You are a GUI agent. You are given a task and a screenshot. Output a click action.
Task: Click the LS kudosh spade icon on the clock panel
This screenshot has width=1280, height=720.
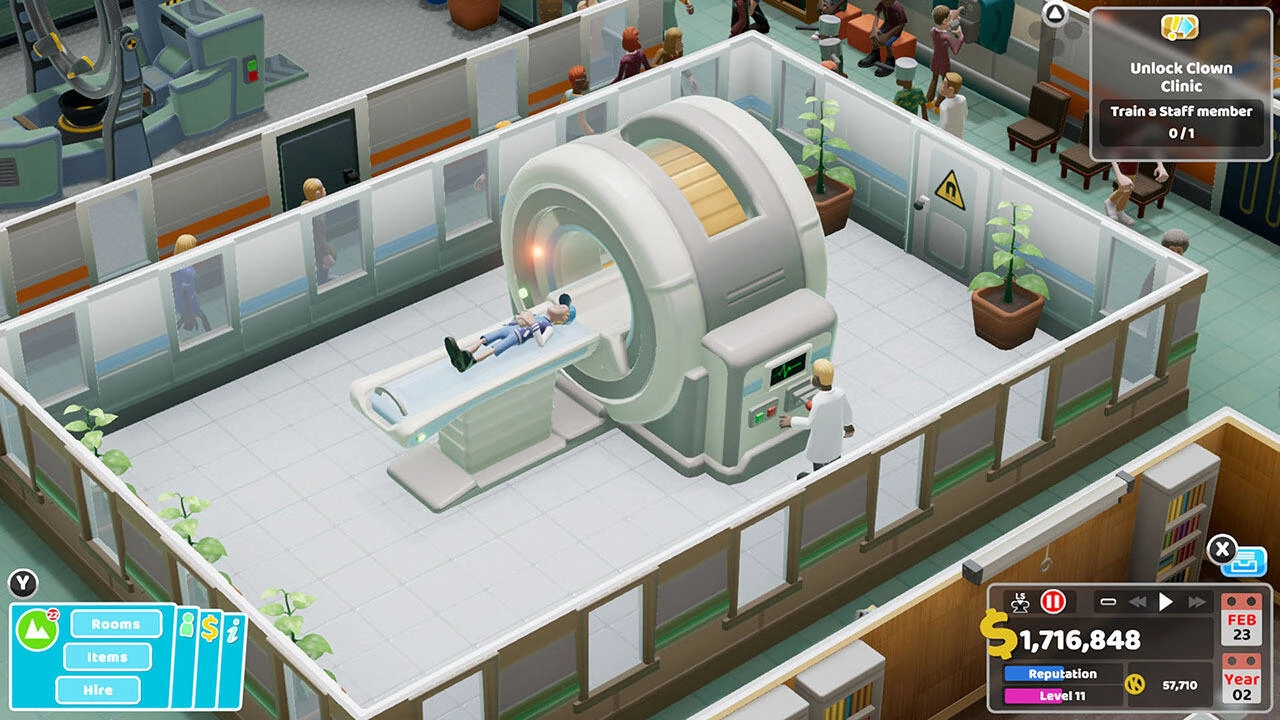[x=1021, y=603]
